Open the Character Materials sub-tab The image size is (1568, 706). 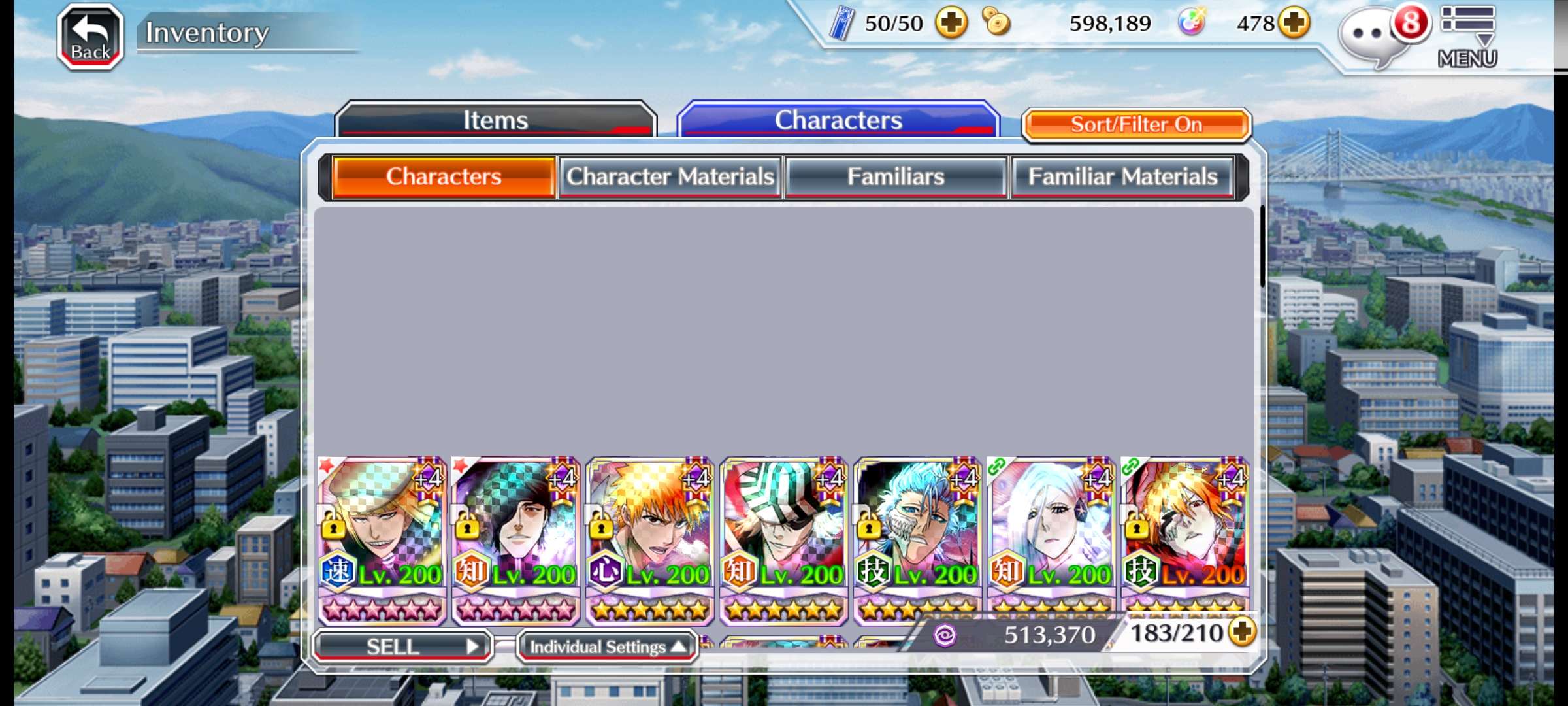tap(670, 176)
